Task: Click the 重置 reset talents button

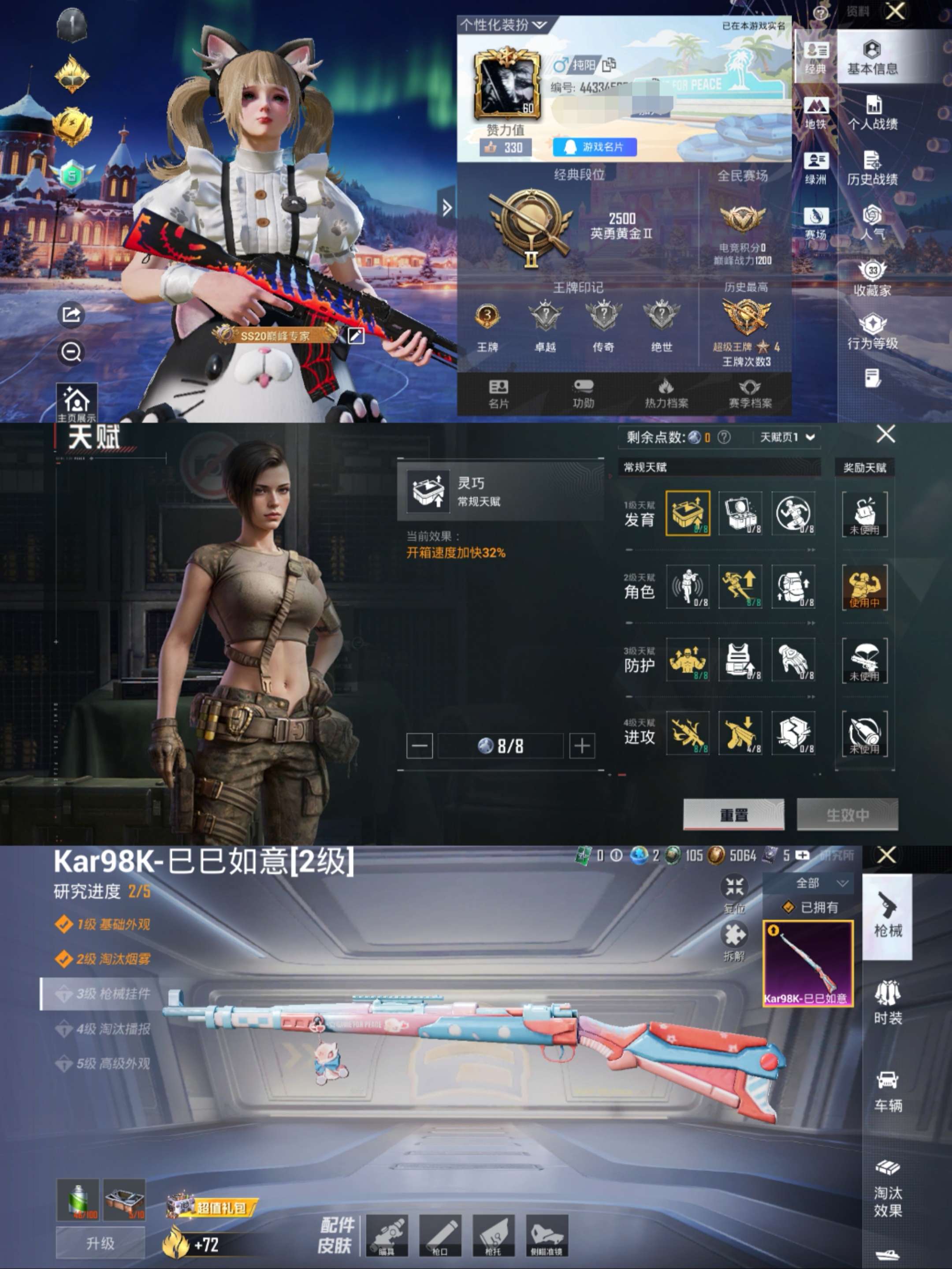Action: [733, 814]
